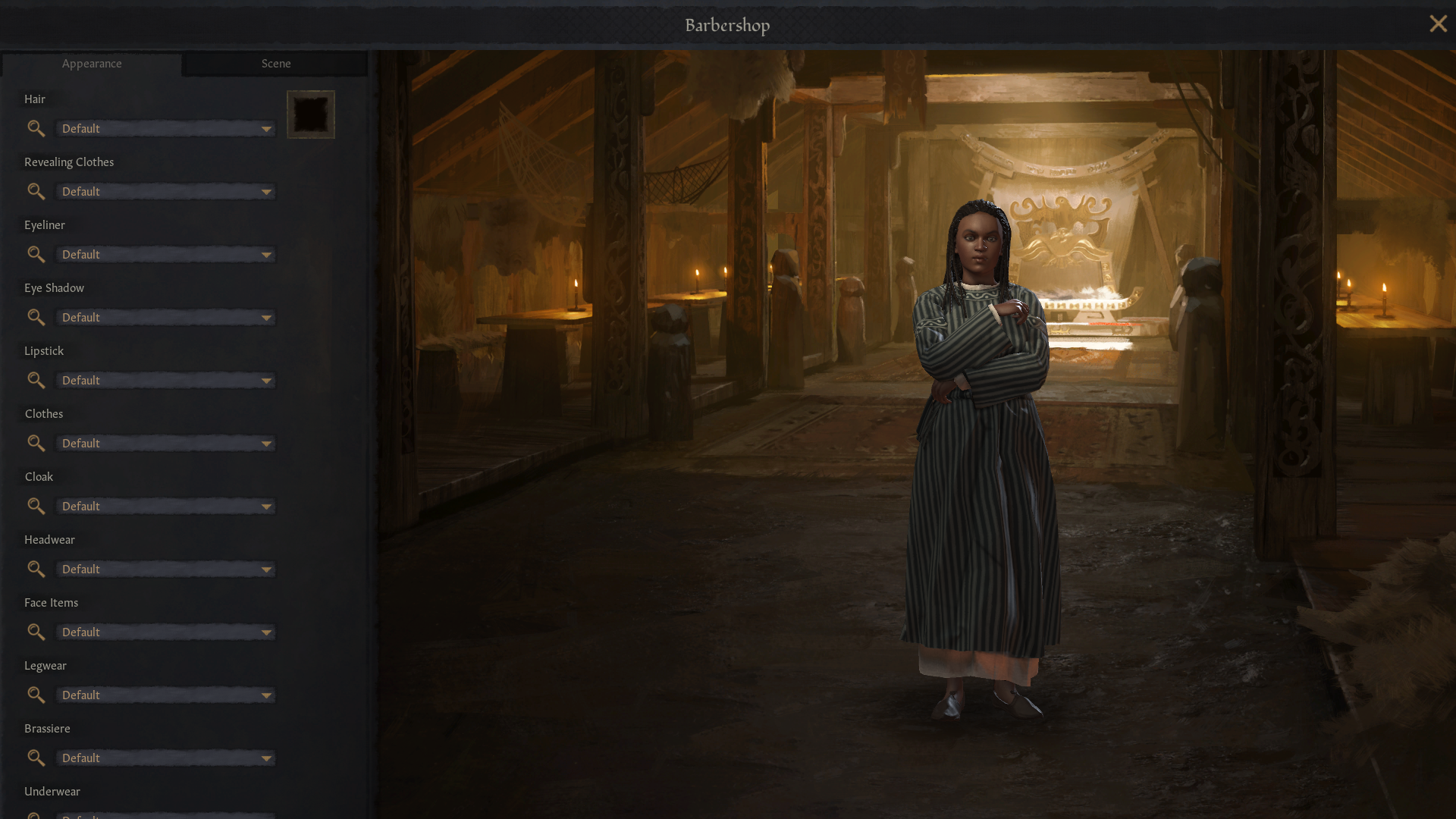Viewport: 1456px width, 819px height.
Task: Click the Lipstick search magnifier icon
Action: pos(36,380)
